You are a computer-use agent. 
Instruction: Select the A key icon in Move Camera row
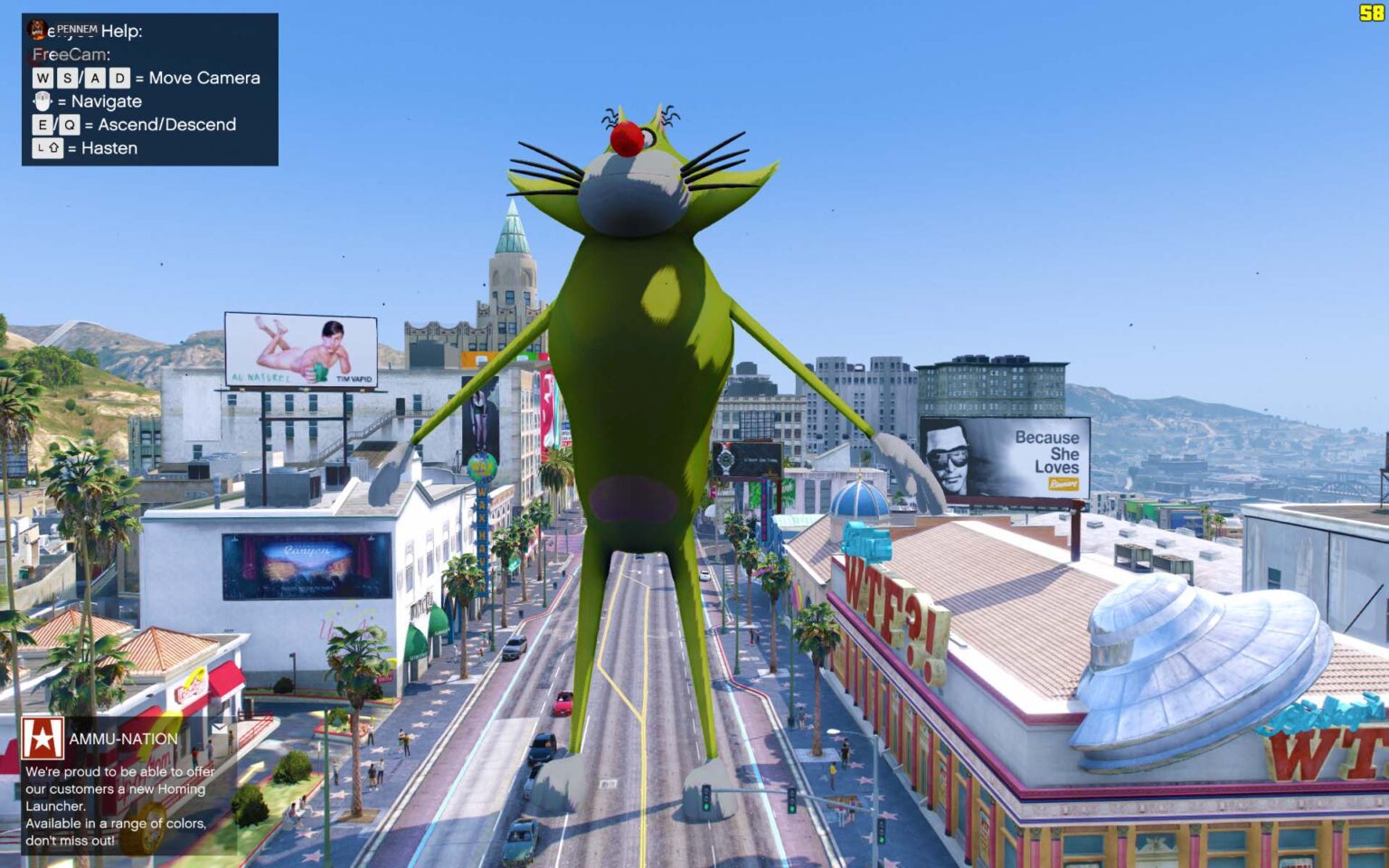tap(95, 78)
